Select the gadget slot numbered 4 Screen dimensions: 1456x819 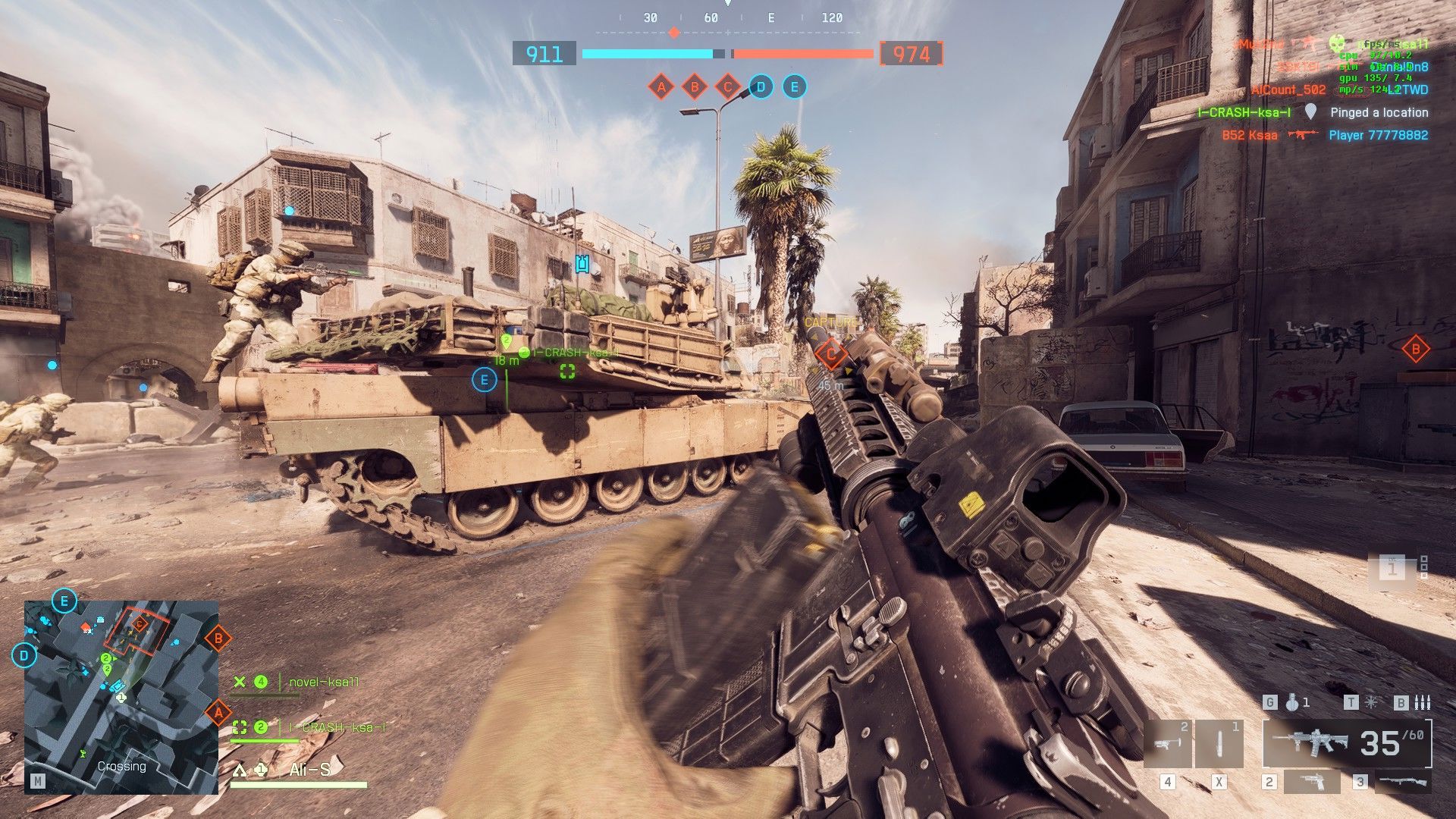coord(1167,744)
